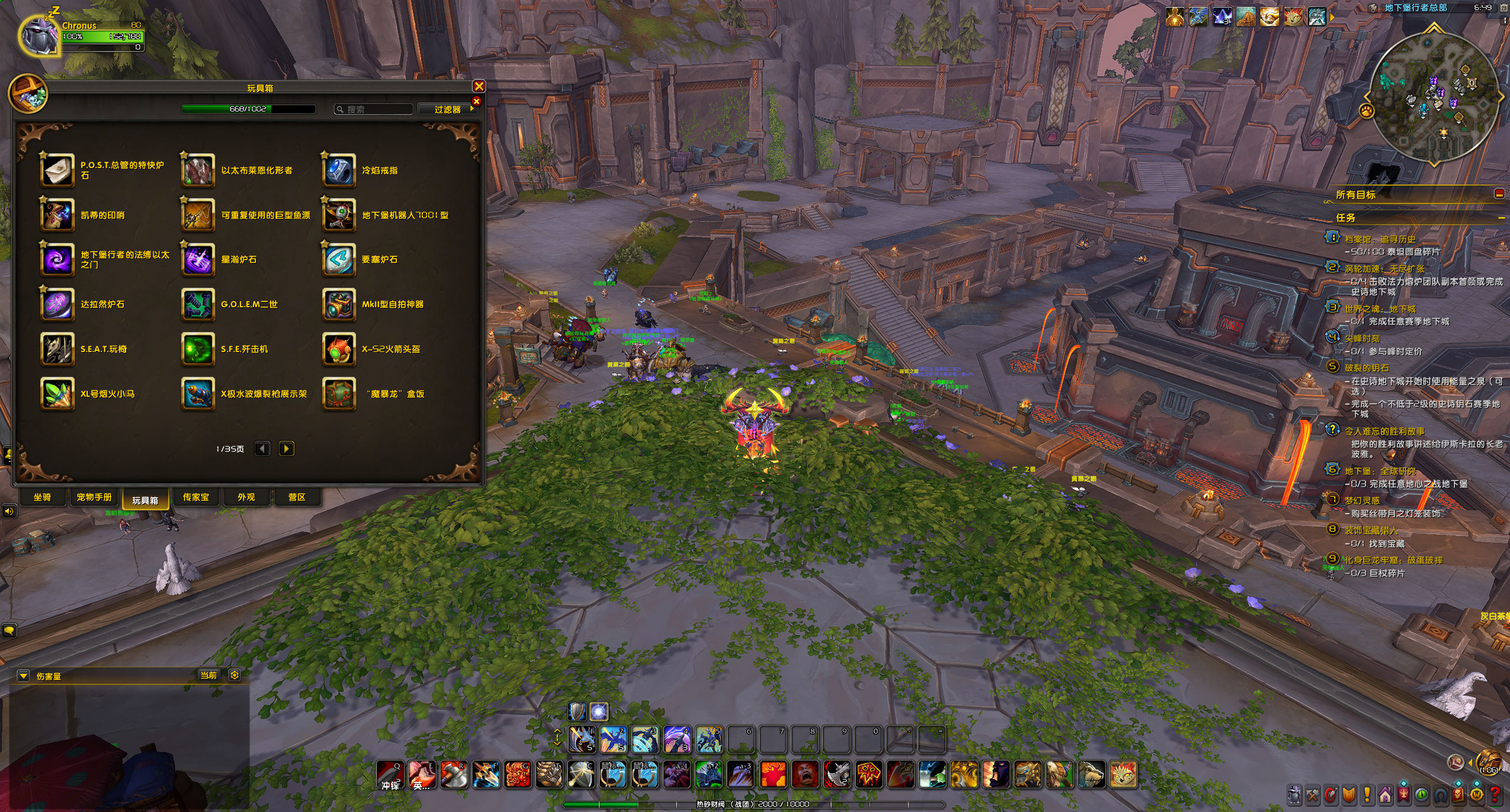Viewport: 1510px width, 812px height.
Task: Select the X-52火箭头盔 toy
Action: point(339,349)
